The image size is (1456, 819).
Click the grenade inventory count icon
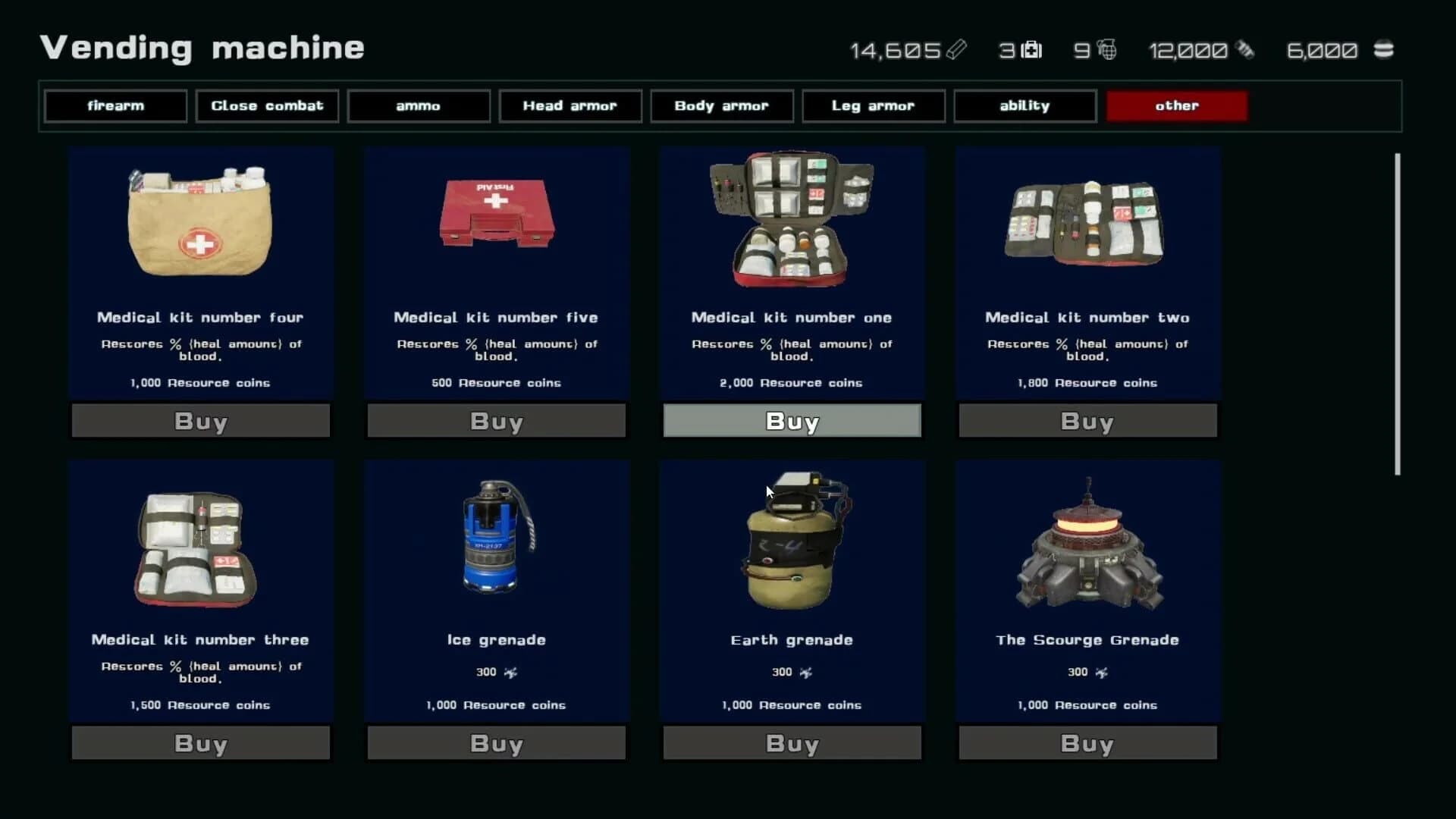1106,50
